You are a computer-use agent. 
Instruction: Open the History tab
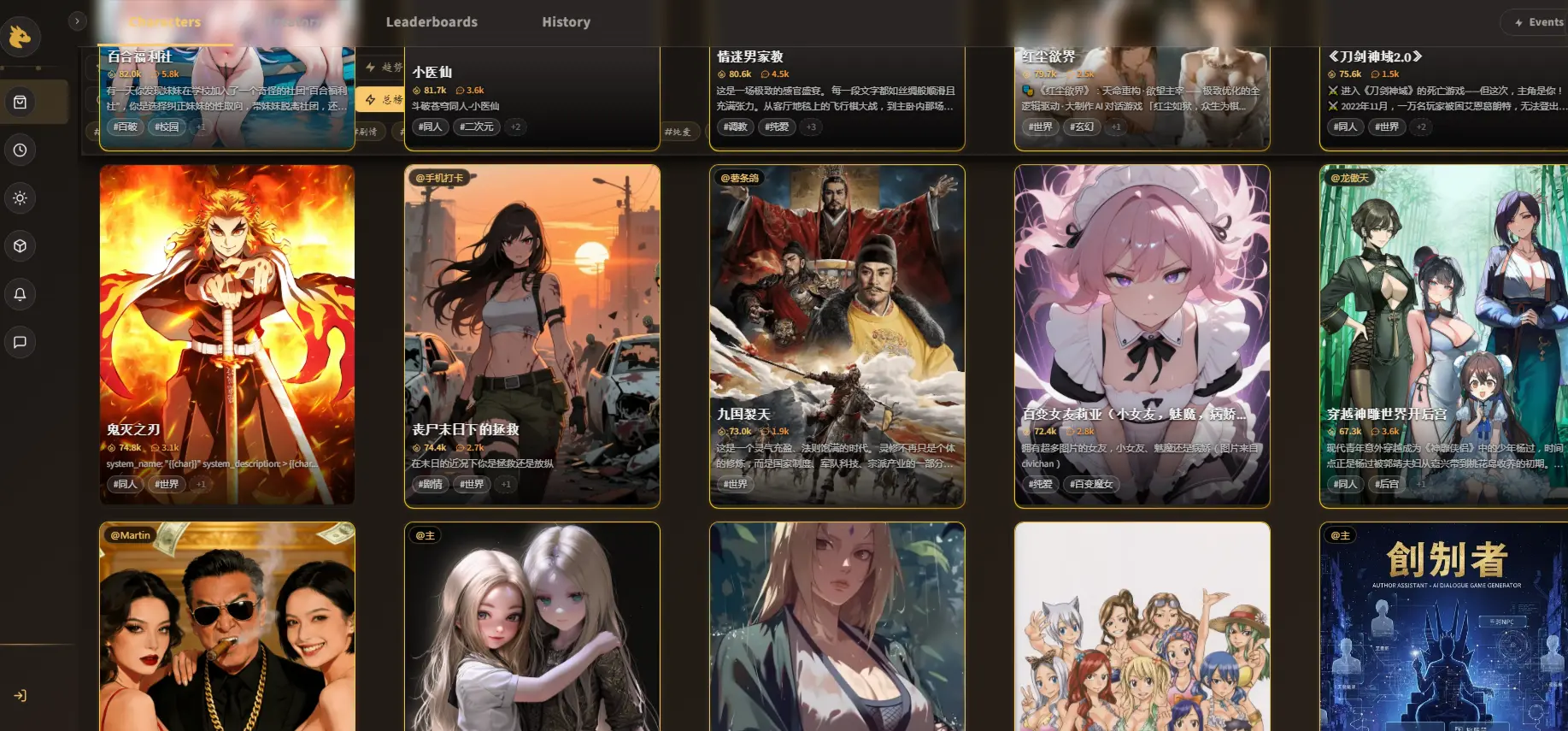pyautogui.click(x=566, y=22)
